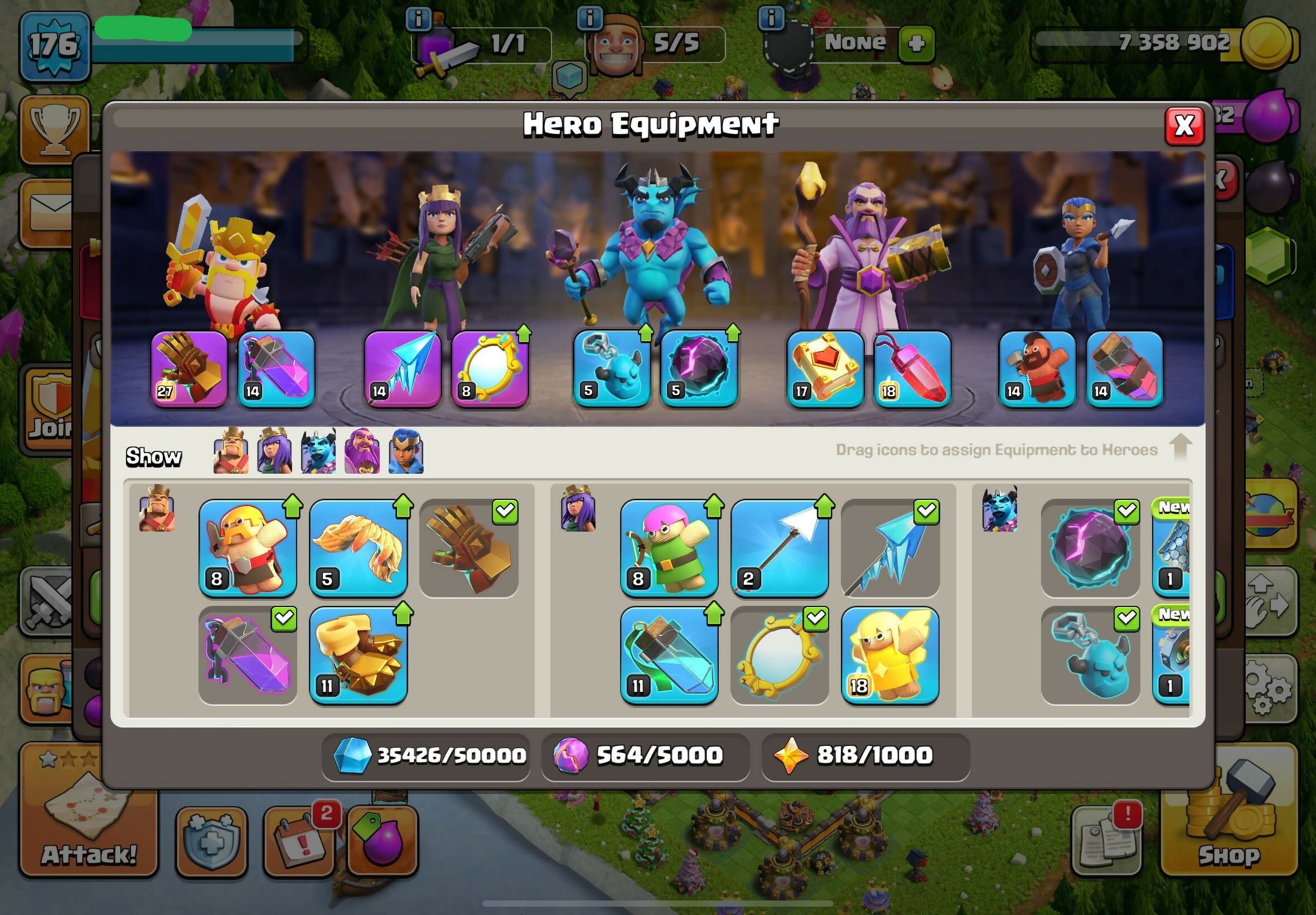Select the Barbarian Puppet level 8 item
This screenshot has height=915, width=1316.
coord(248,548)
